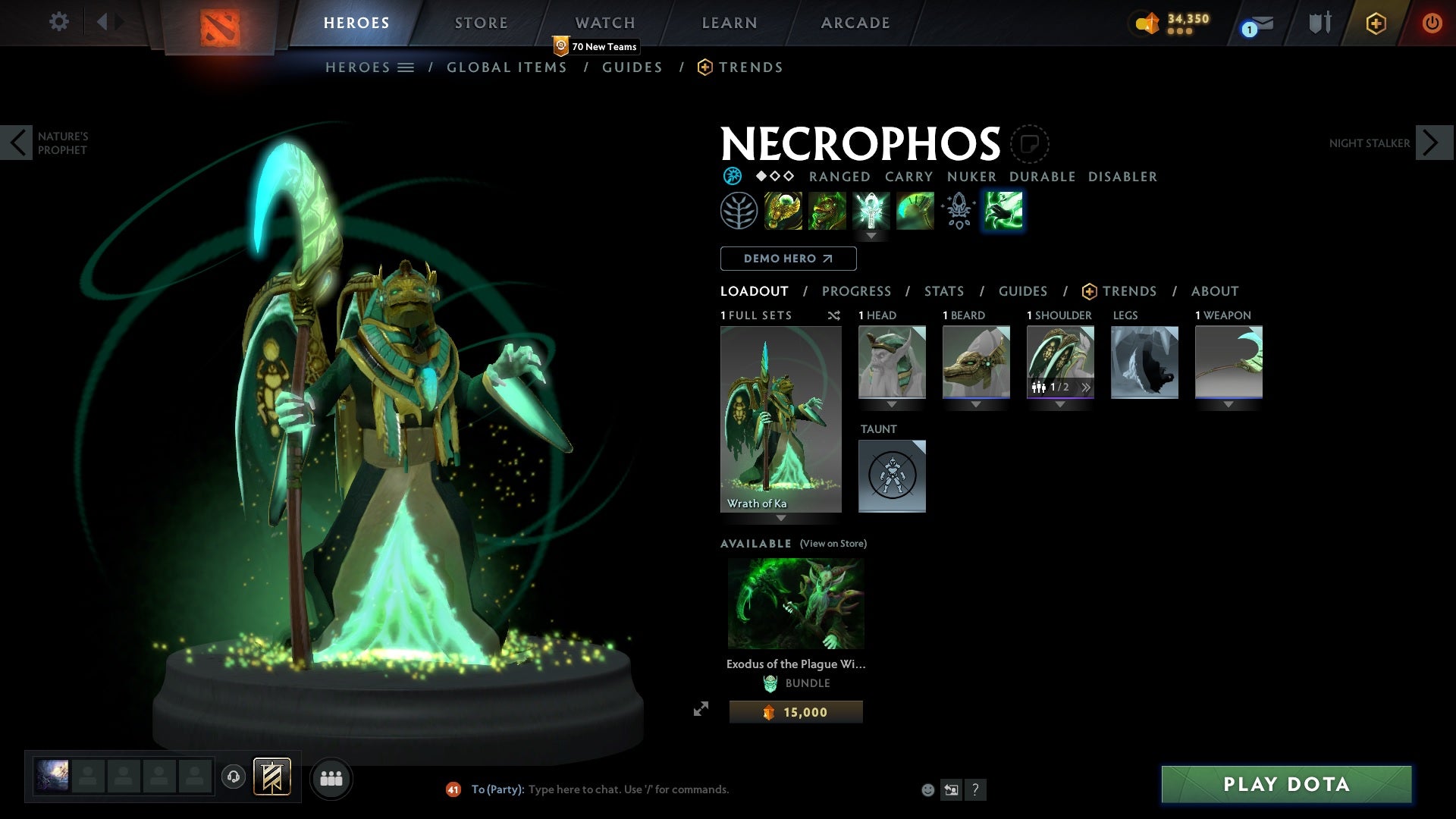The width and height of the screenshot is (1456, 819).
Task: Go to next hero Night Stalker
Action: tap(1431, 143)
